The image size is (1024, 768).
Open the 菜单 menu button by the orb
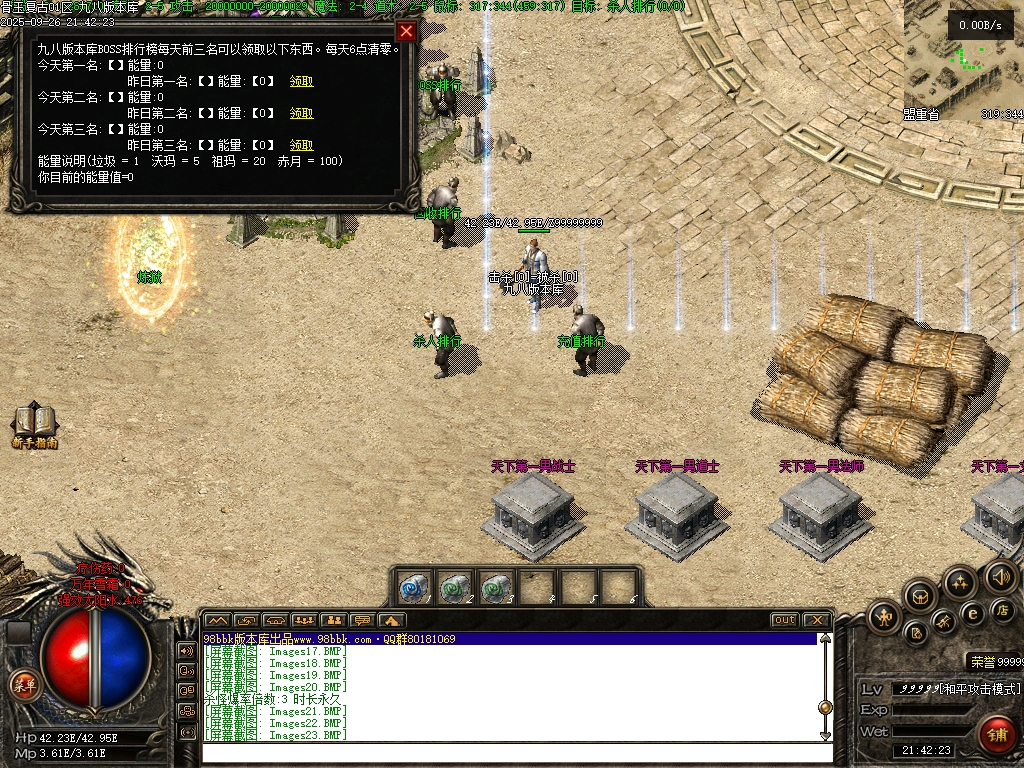[x=24, y=685]
